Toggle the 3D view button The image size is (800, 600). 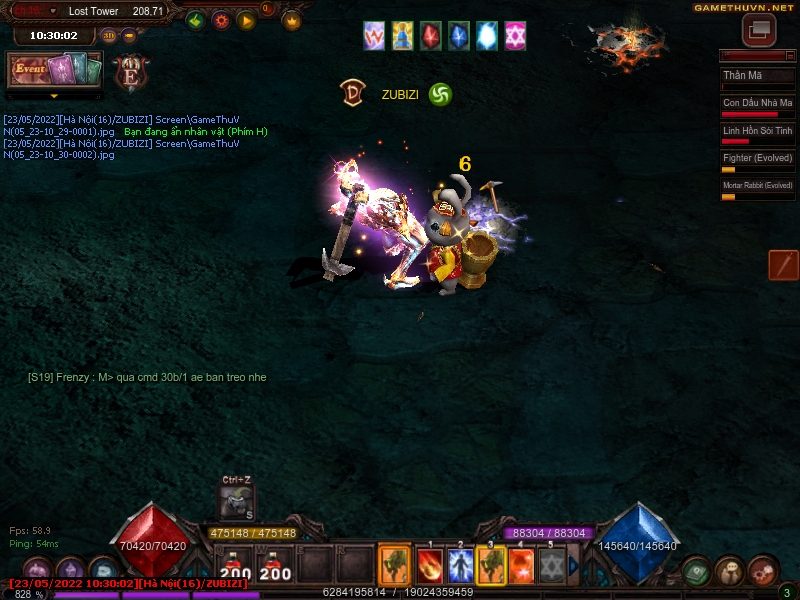(109, 36)
